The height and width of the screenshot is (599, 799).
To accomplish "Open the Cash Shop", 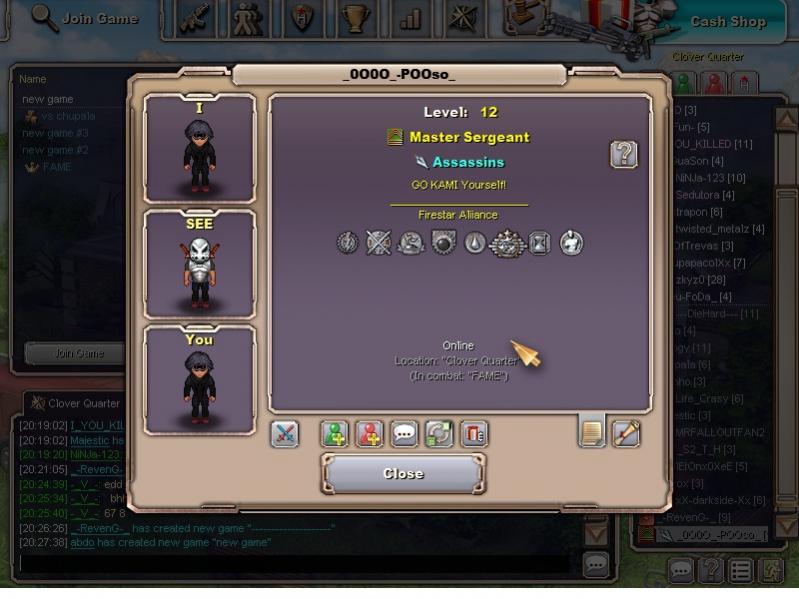I will (728, 21).
